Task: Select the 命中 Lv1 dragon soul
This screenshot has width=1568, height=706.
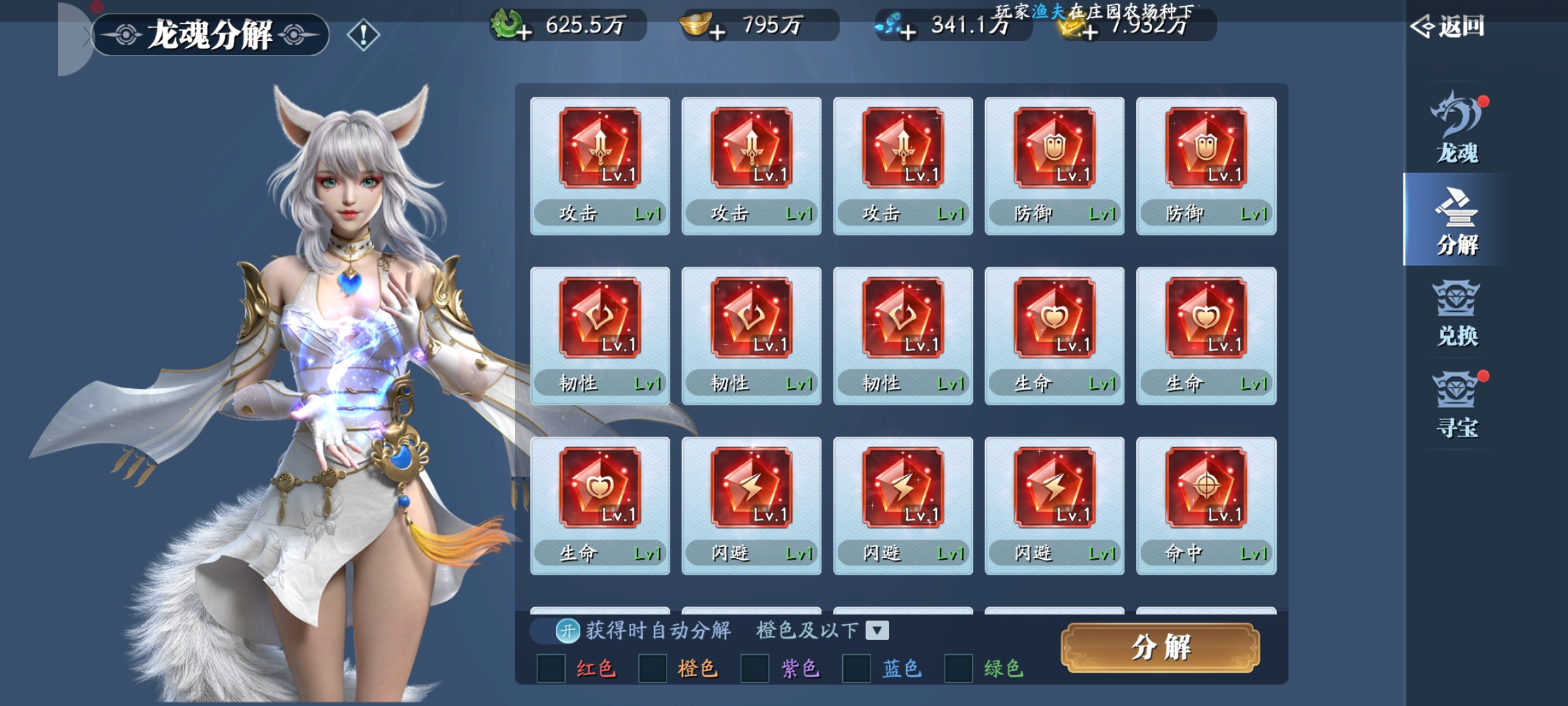Action: [x=1206, y=505]
